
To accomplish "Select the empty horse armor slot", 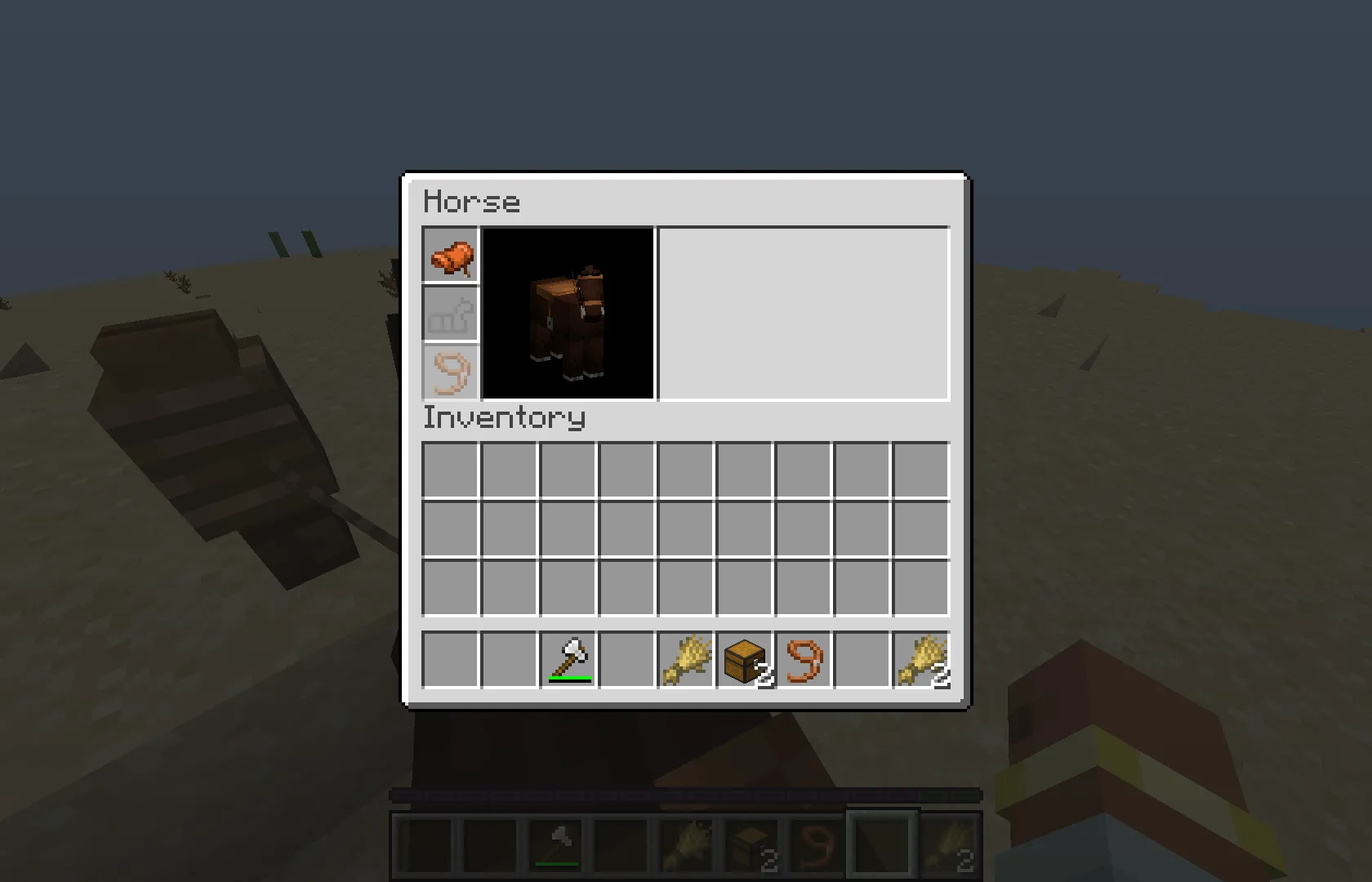I will point(449,314).
